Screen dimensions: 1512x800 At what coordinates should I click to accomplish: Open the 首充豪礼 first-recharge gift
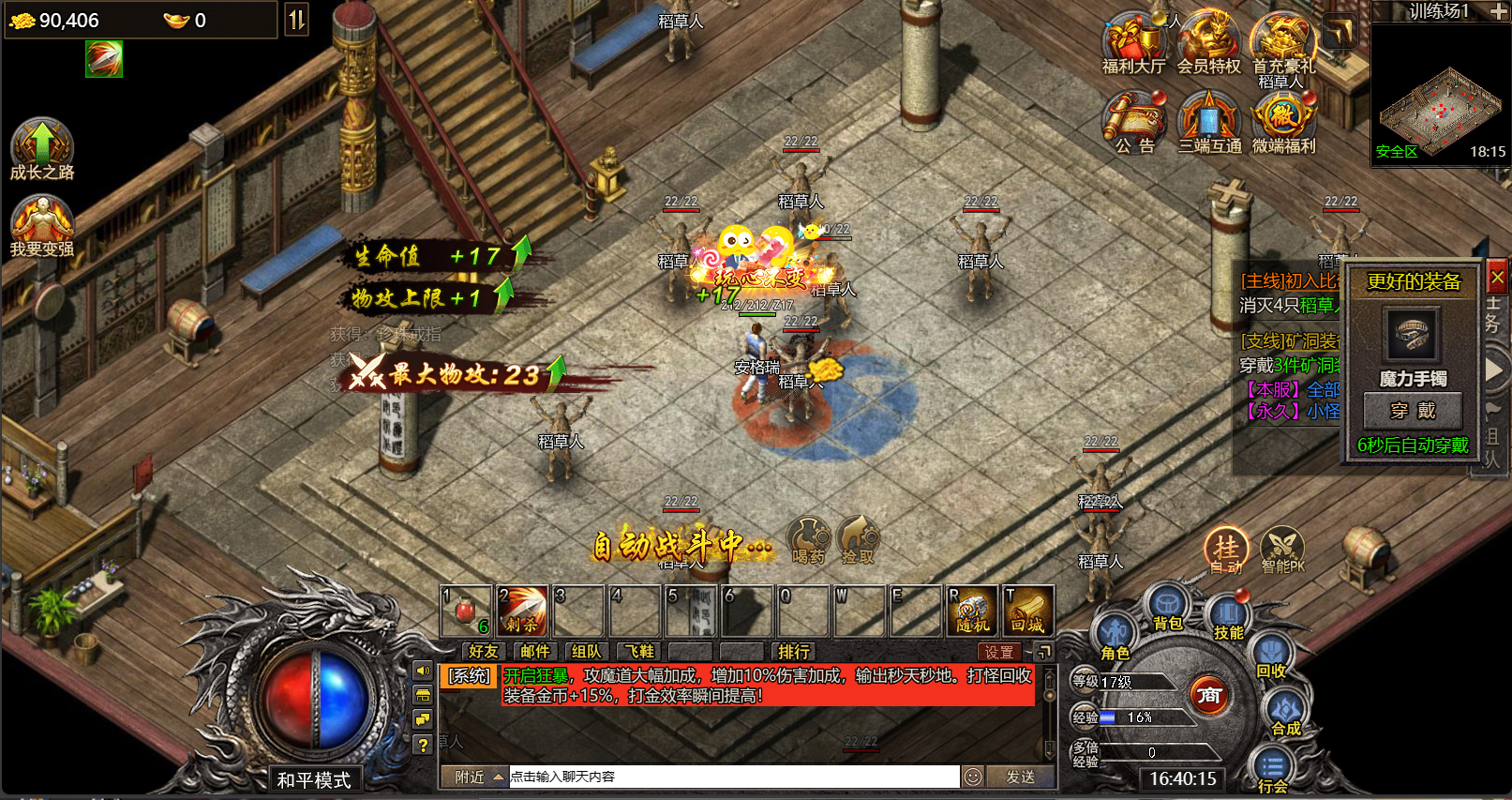coord(1283,43)
